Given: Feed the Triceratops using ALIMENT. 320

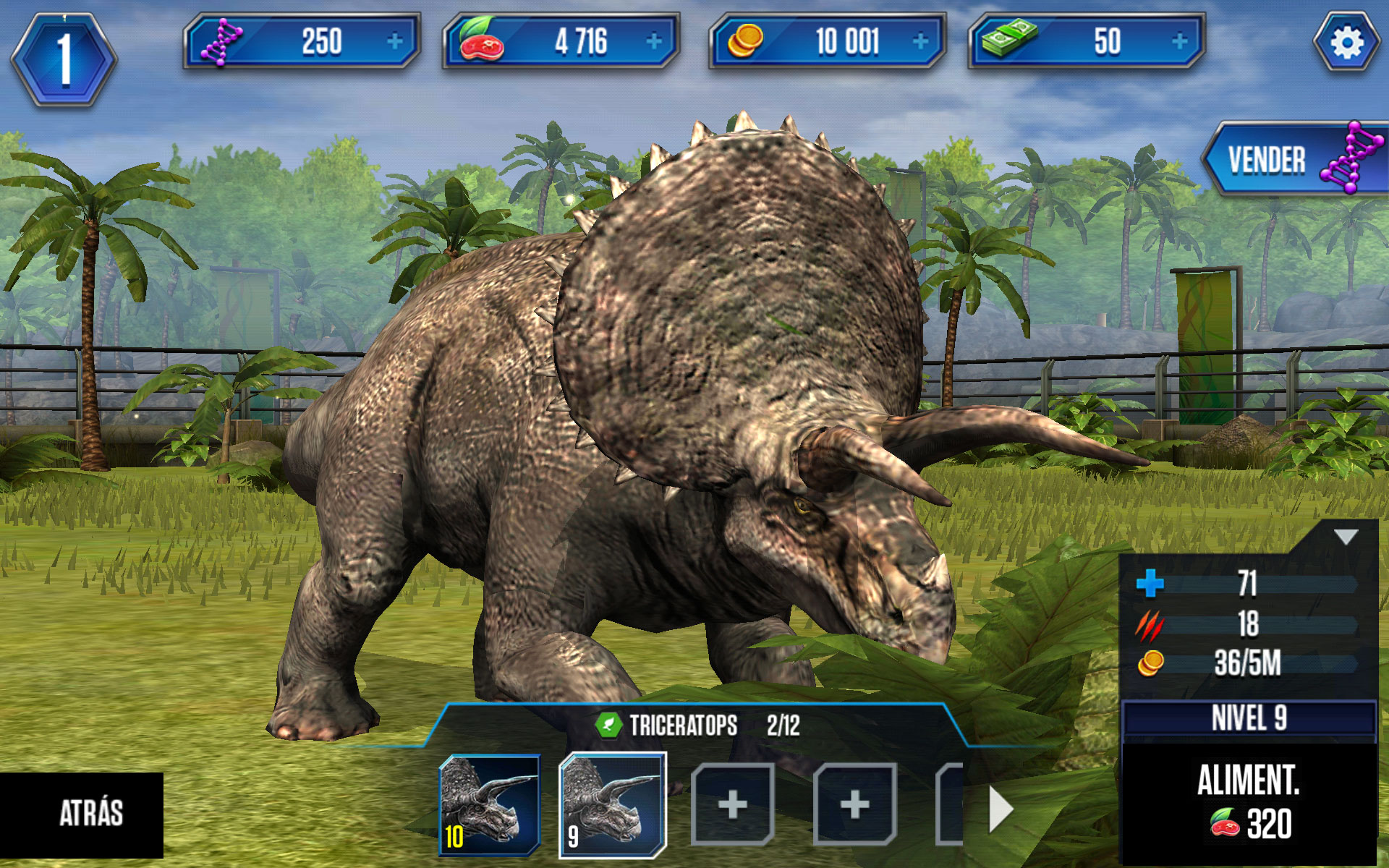Looking at the screenshot, I should point(1249,803).
